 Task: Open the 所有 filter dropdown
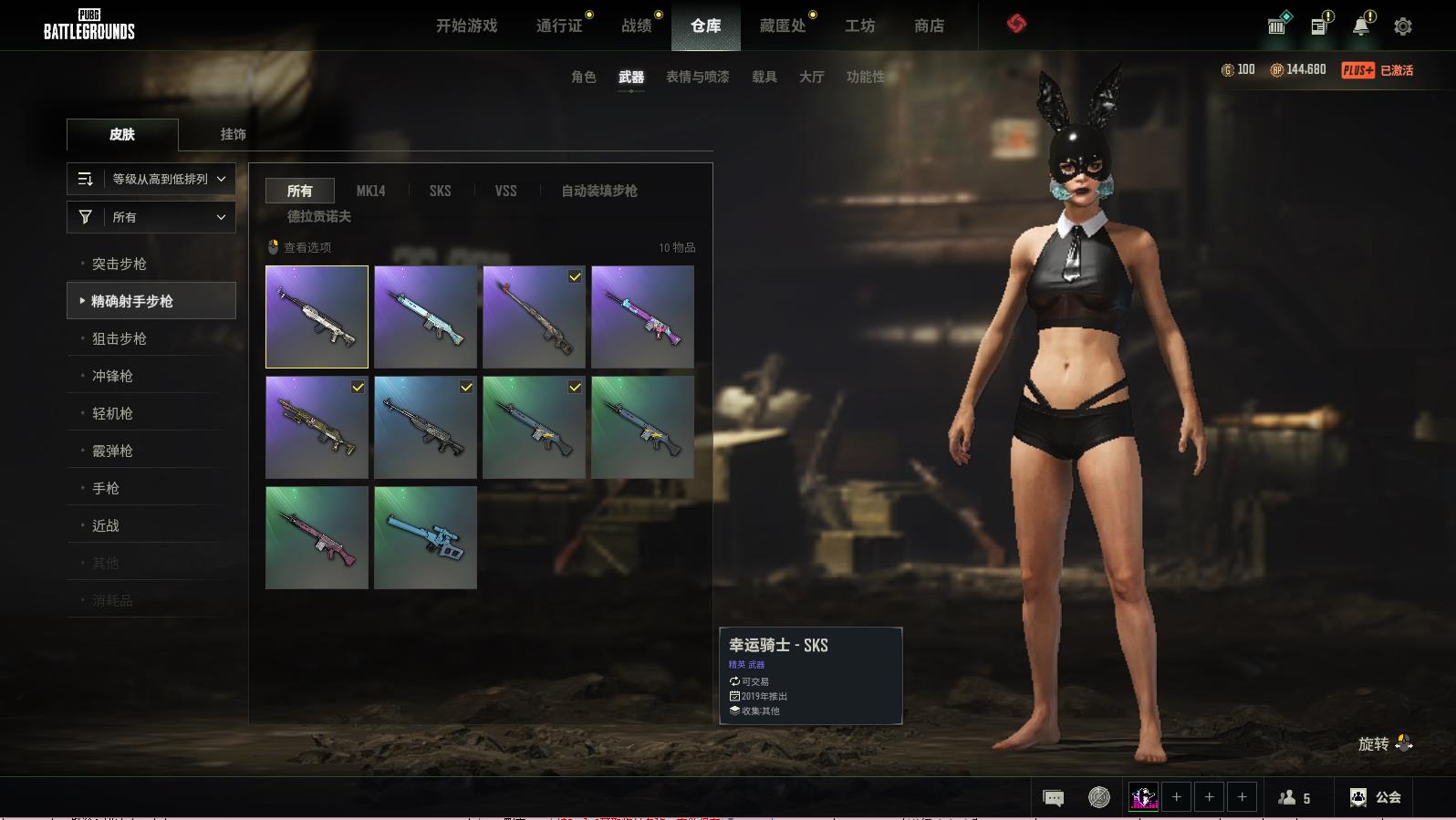tap(151, 217)
